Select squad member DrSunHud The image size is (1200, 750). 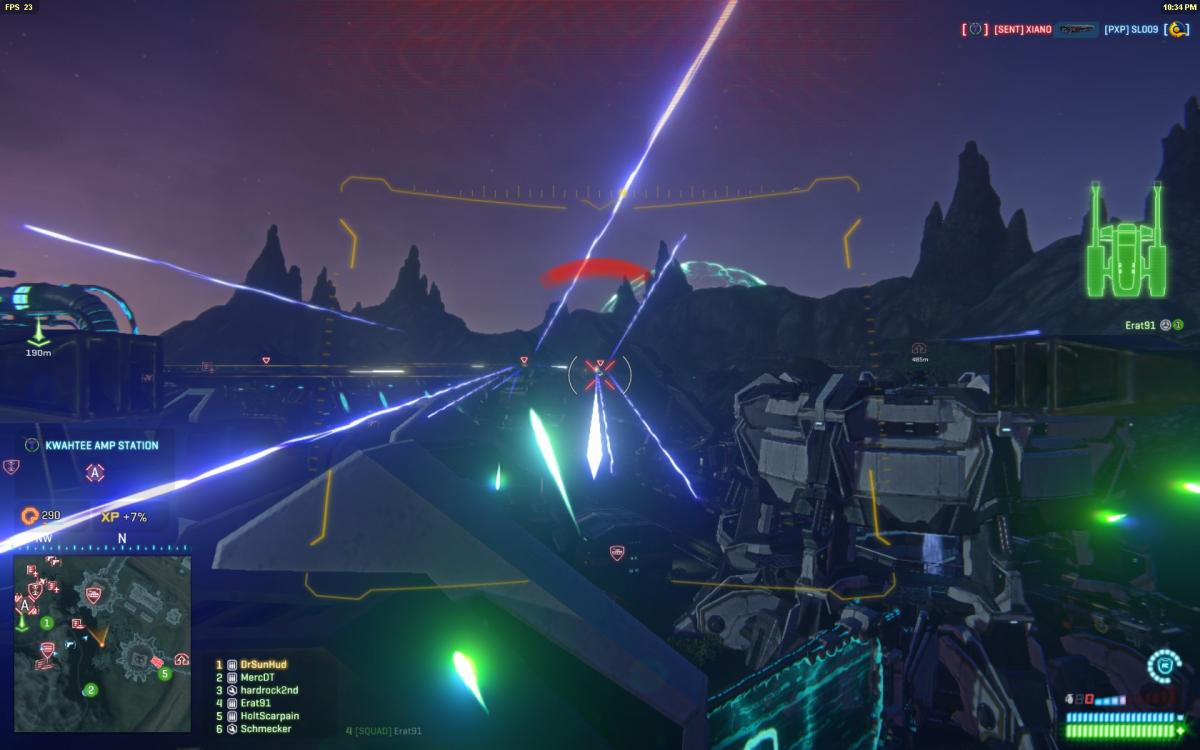263,664
